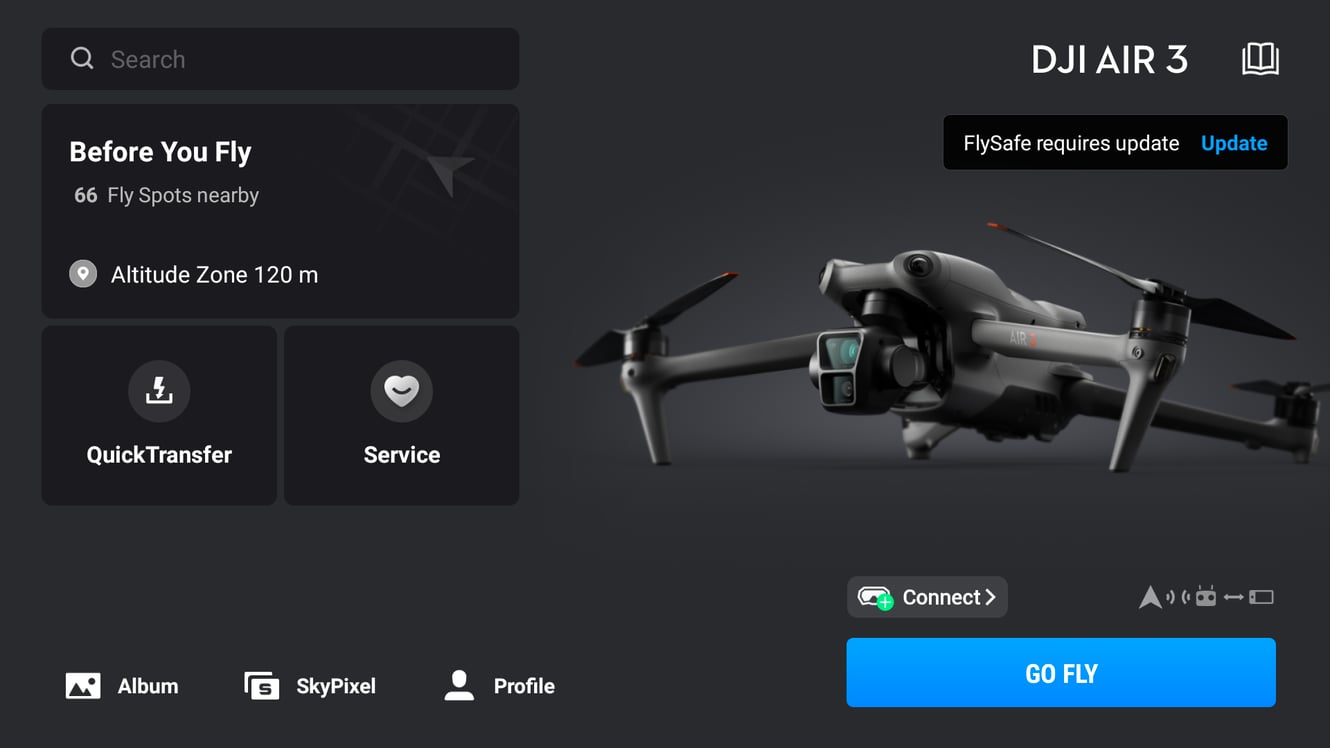Open the user manual book icon
Viewport: 1330px width, 748px height.
coord(1261,59)
